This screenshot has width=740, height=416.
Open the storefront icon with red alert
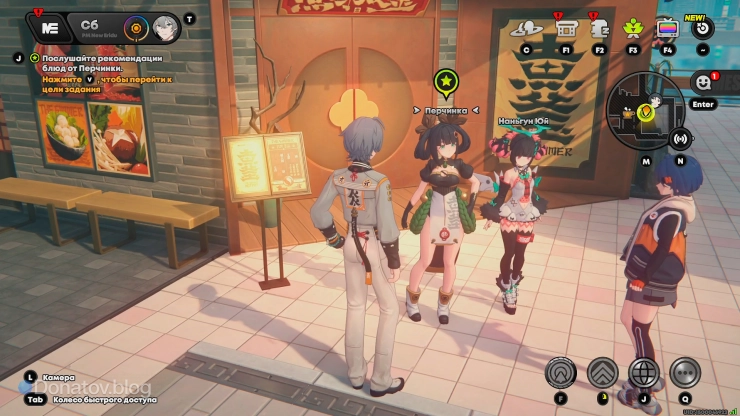[x=565, y=28]
